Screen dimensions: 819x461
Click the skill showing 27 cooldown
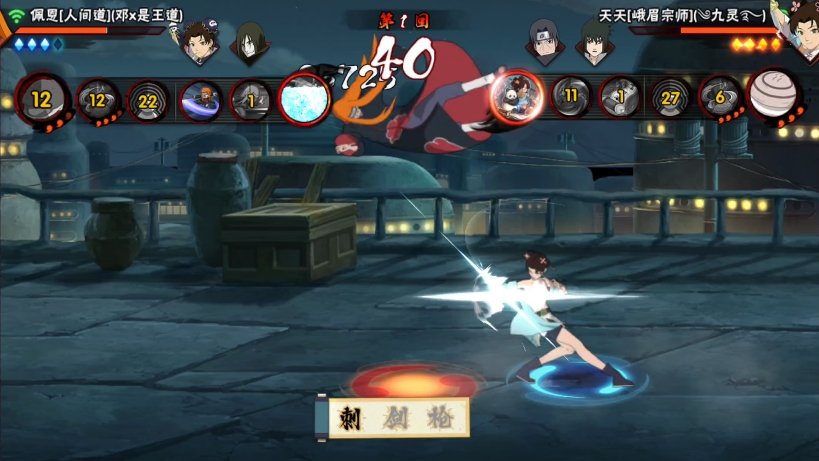point(670,98)
